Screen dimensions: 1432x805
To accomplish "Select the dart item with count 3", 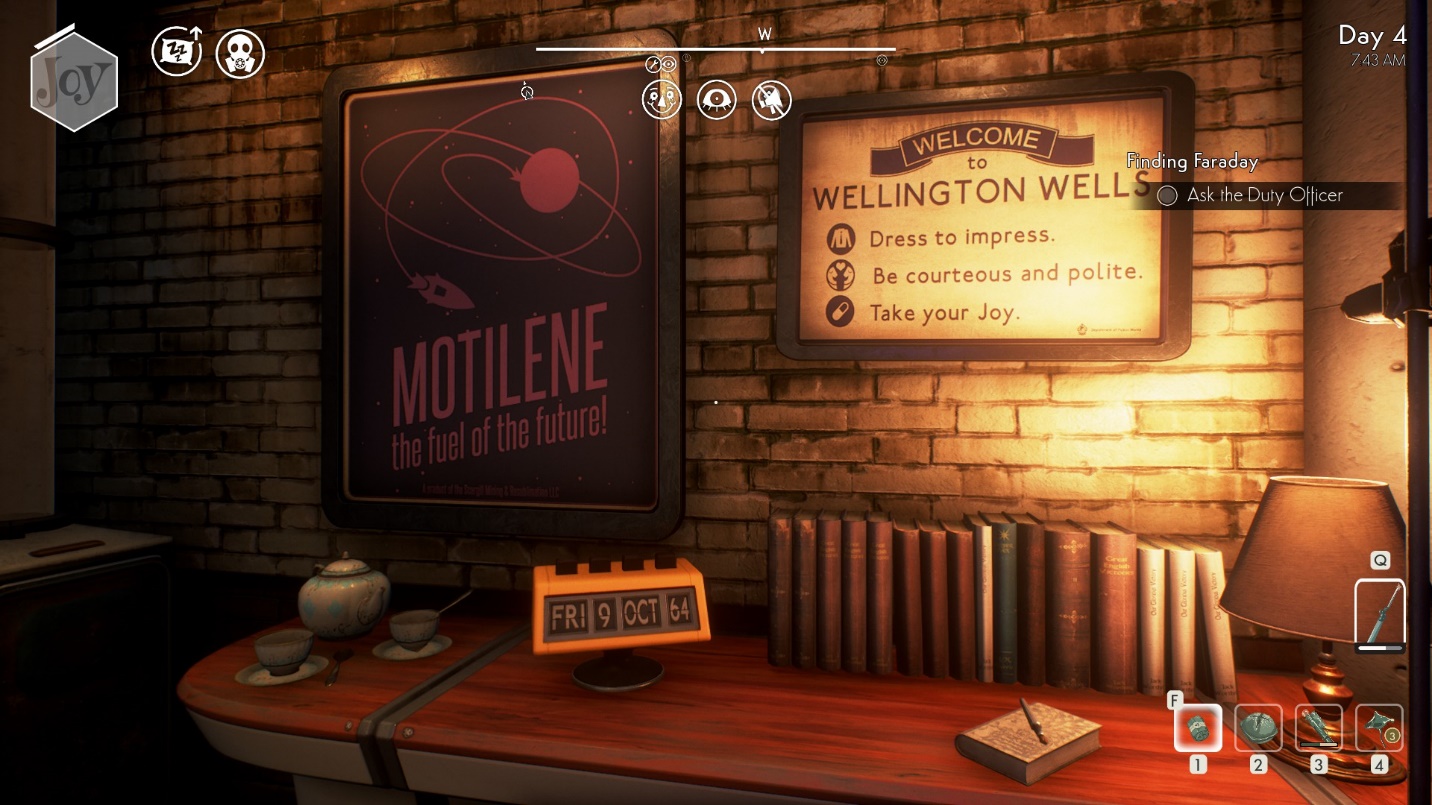I will click(1379, 728).
